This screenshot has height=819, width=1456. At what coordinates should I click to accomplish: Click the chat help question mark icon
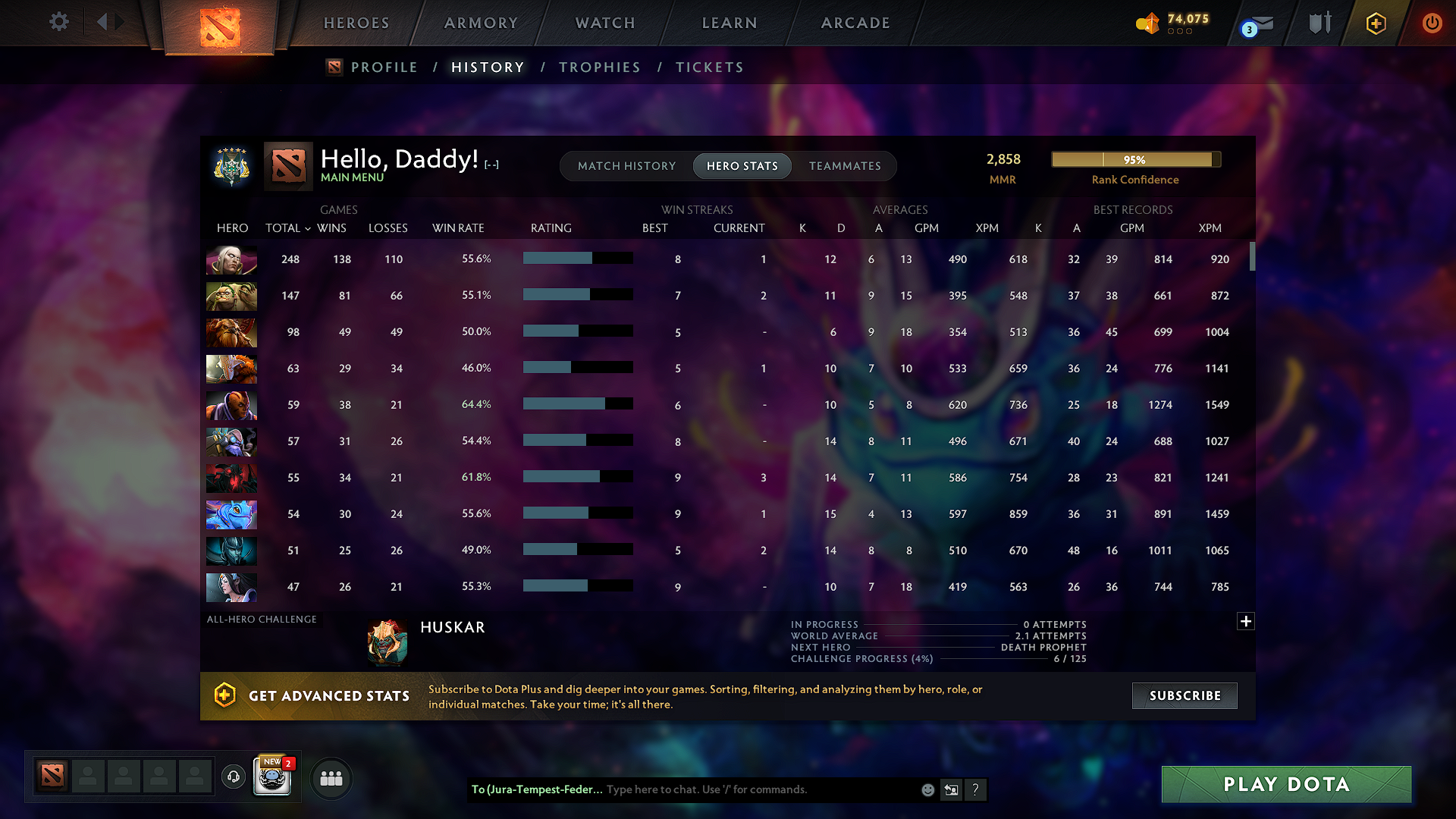[976, 789]
